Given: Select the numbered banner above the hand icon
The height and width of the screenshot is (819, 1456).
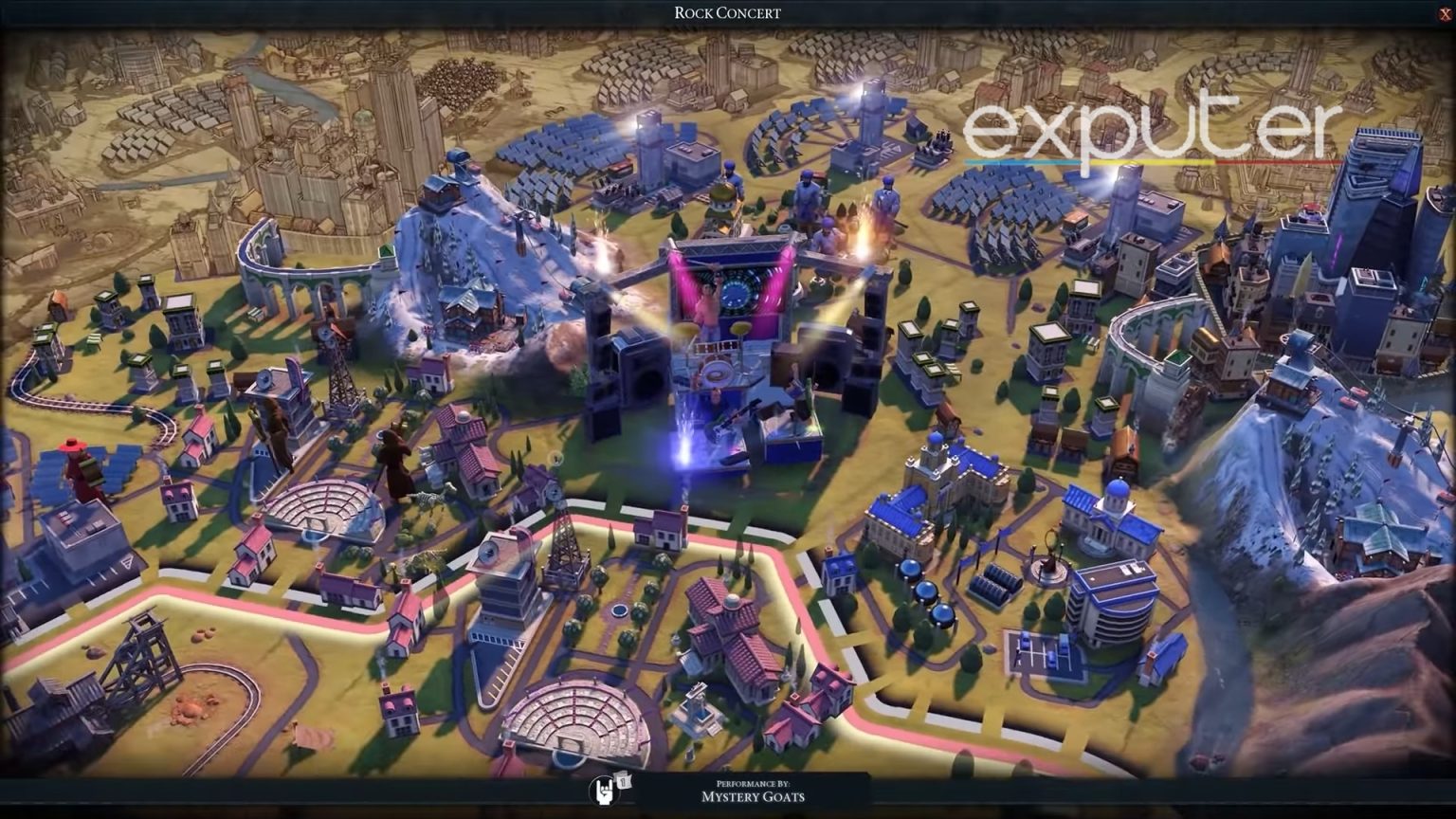Looking at the screenshot, I should pos(623,781).
